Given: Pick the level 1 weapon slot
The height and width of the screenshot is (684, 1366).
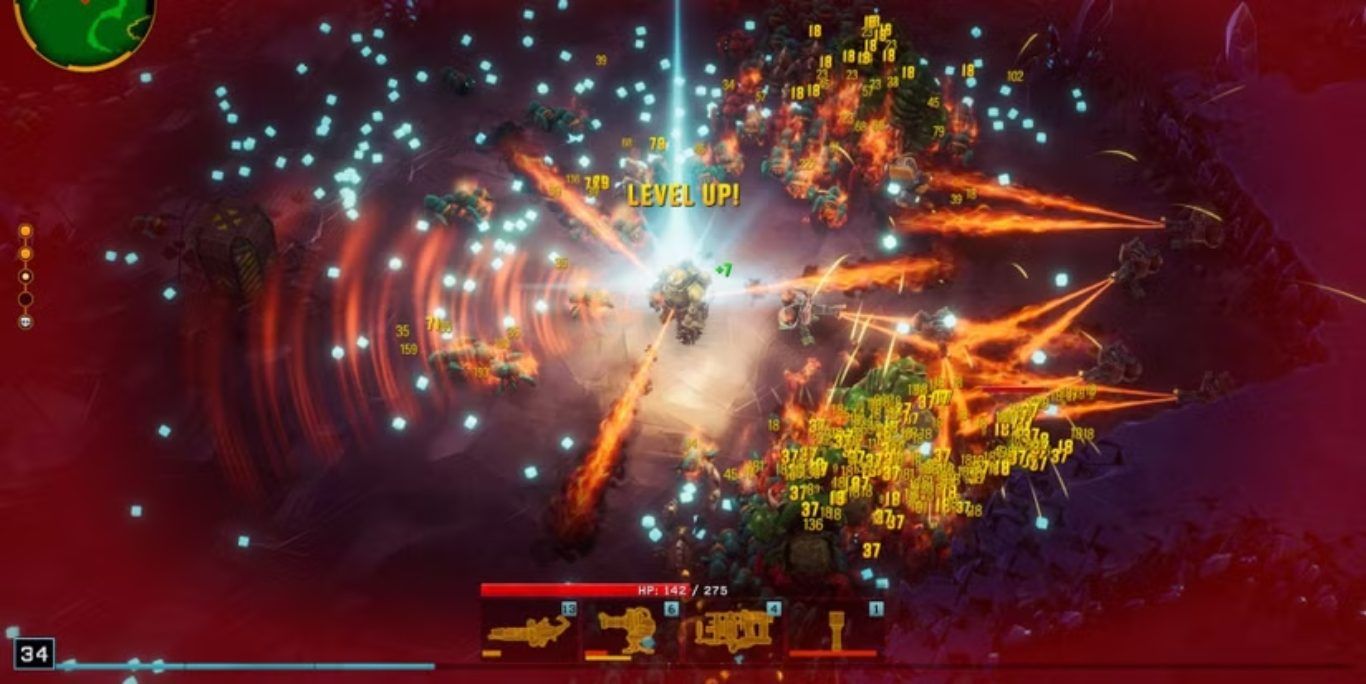Looking at the screenshot, I should pos(835,630).
